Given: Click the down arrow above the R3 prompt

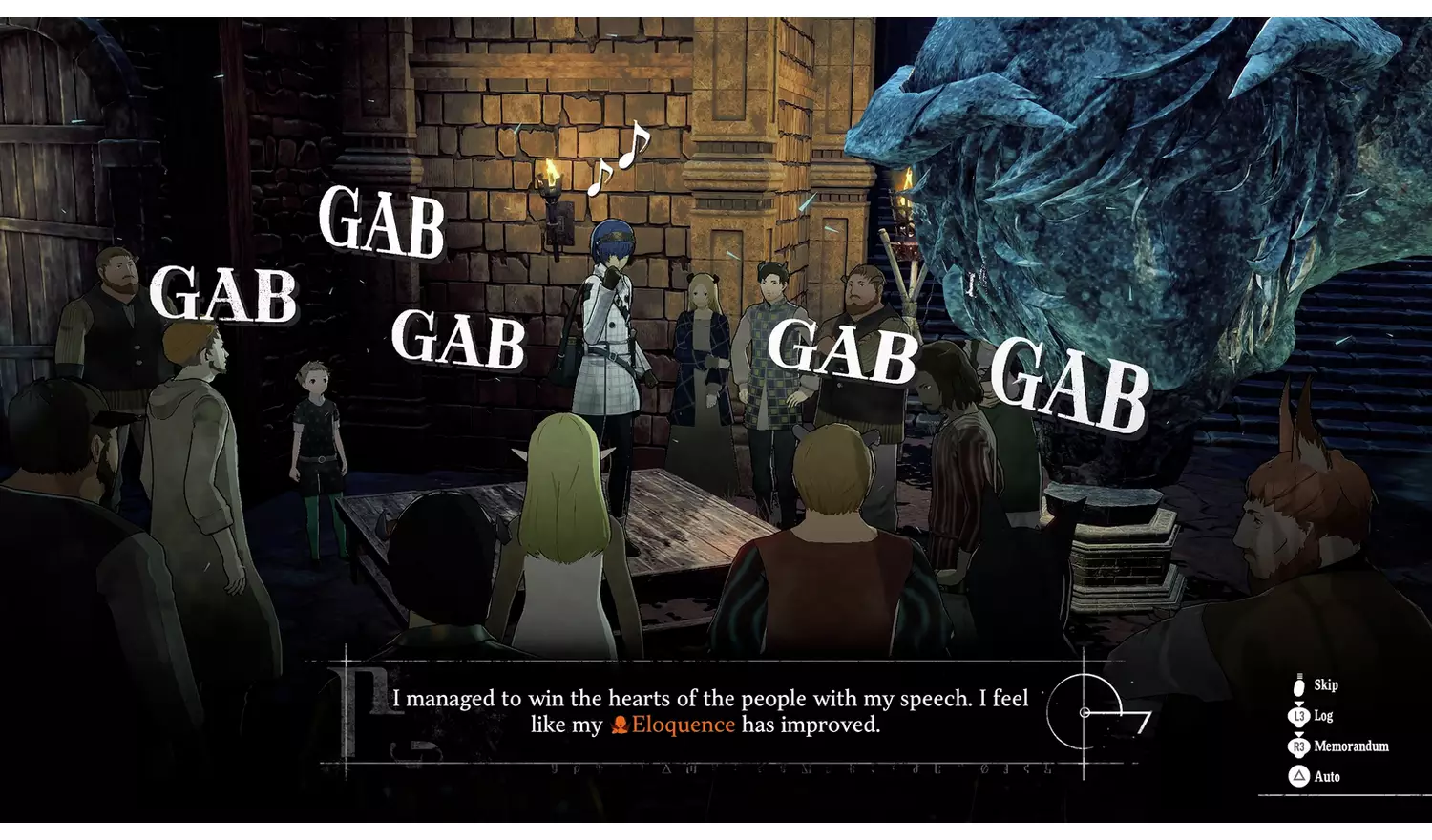Looking at the screenshot, I should pyautogui.click(x=1299, y=734).
